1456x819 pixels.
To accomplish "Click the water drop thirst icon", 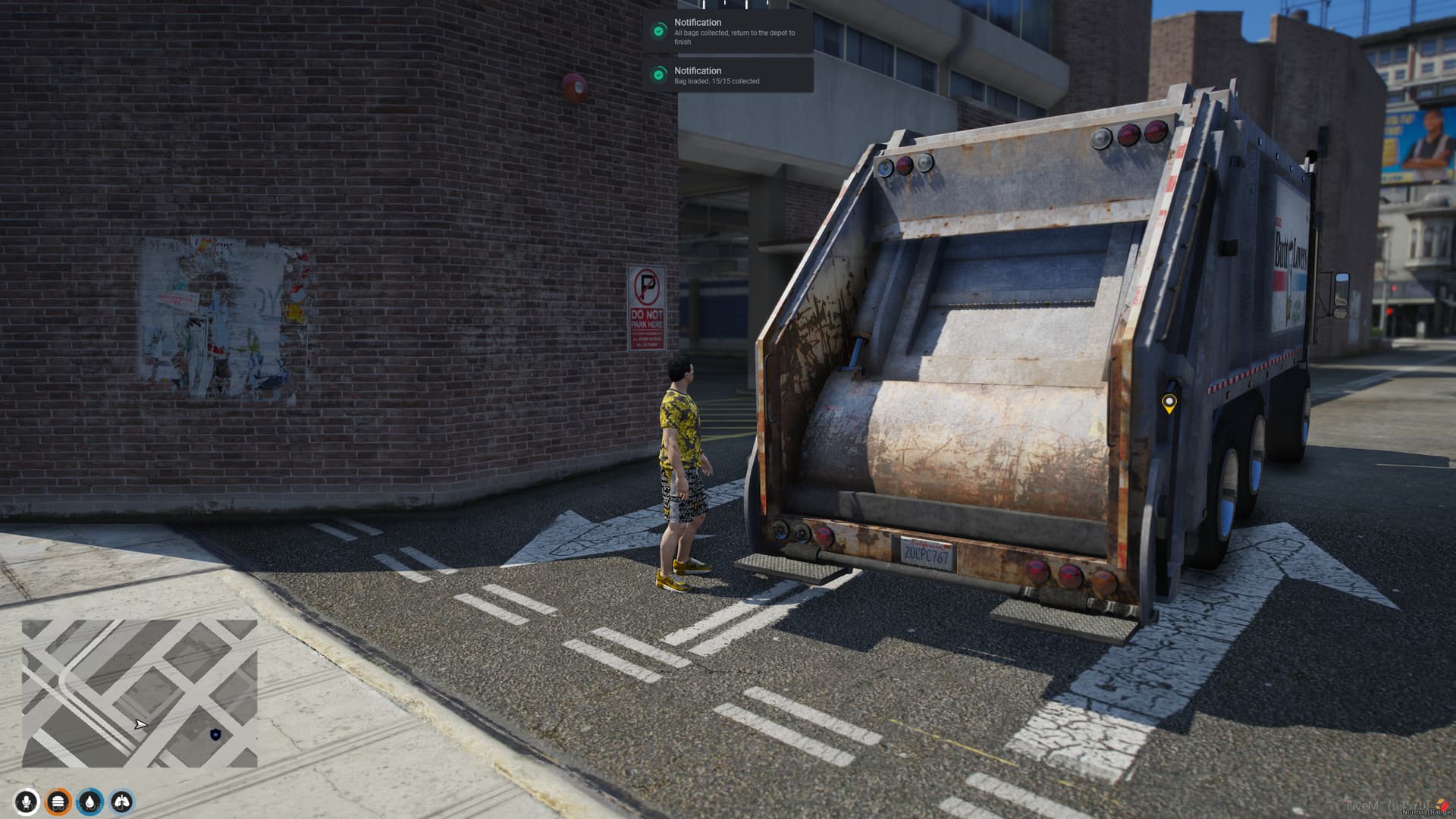I will coord(90,802).
